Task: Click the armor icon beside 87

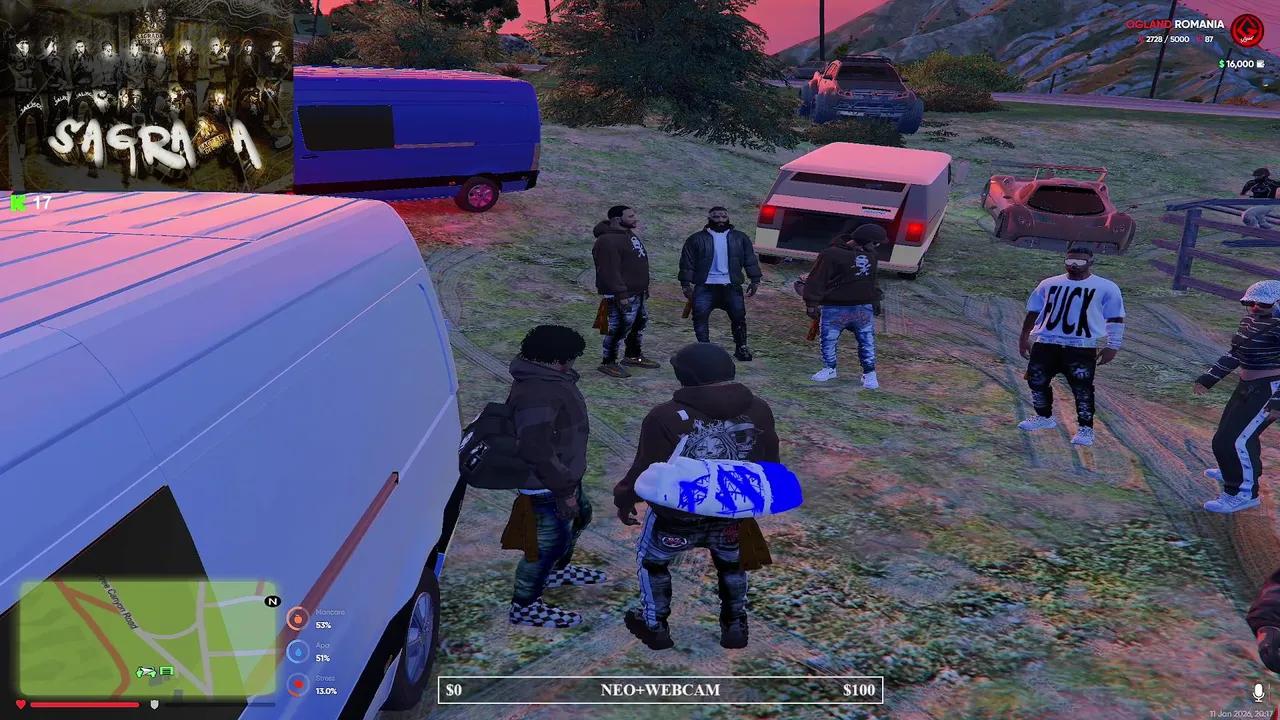Action: (1198, 39)
